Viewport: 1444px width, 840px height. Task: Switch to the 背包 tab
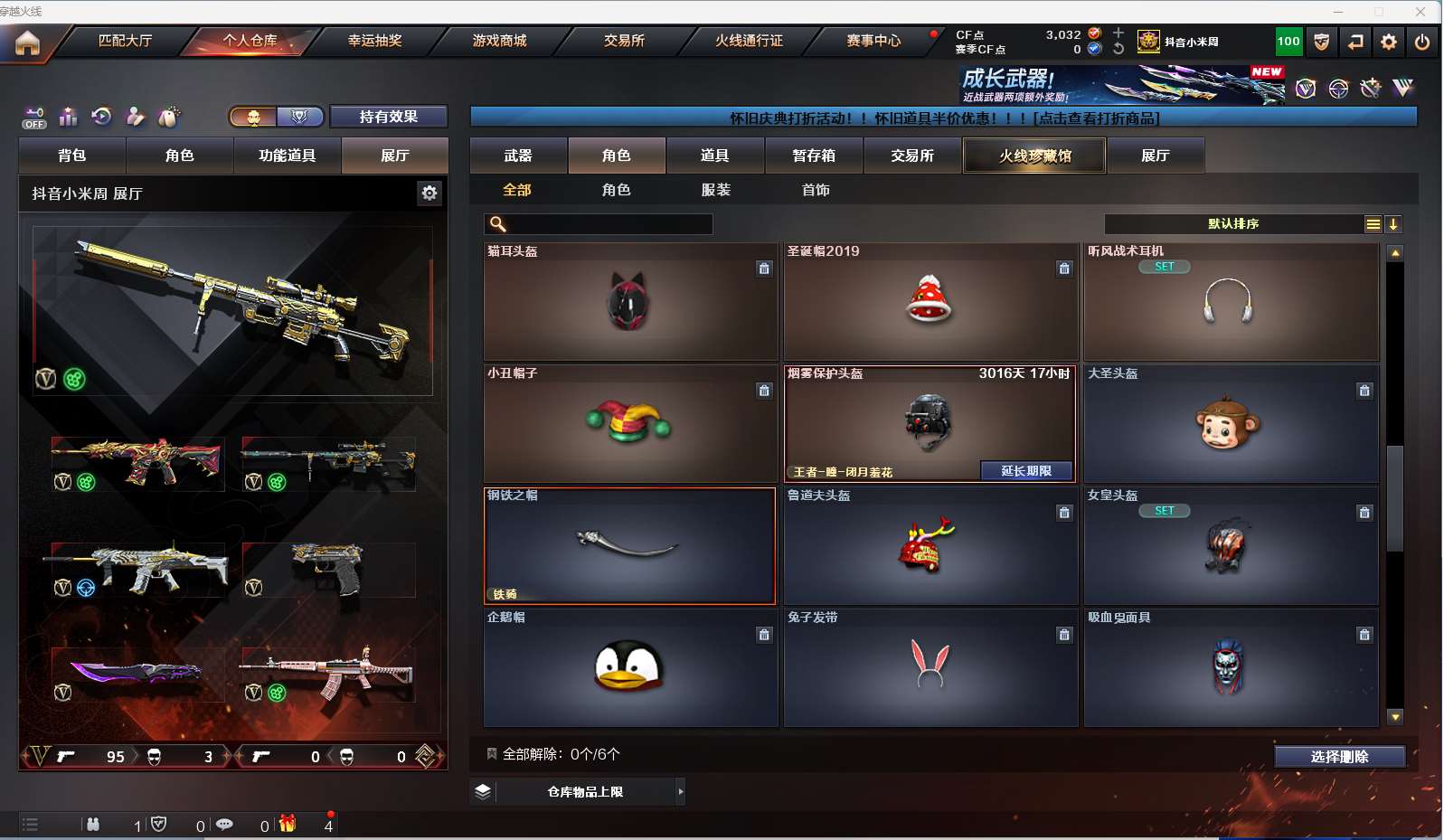click(72, 156)
